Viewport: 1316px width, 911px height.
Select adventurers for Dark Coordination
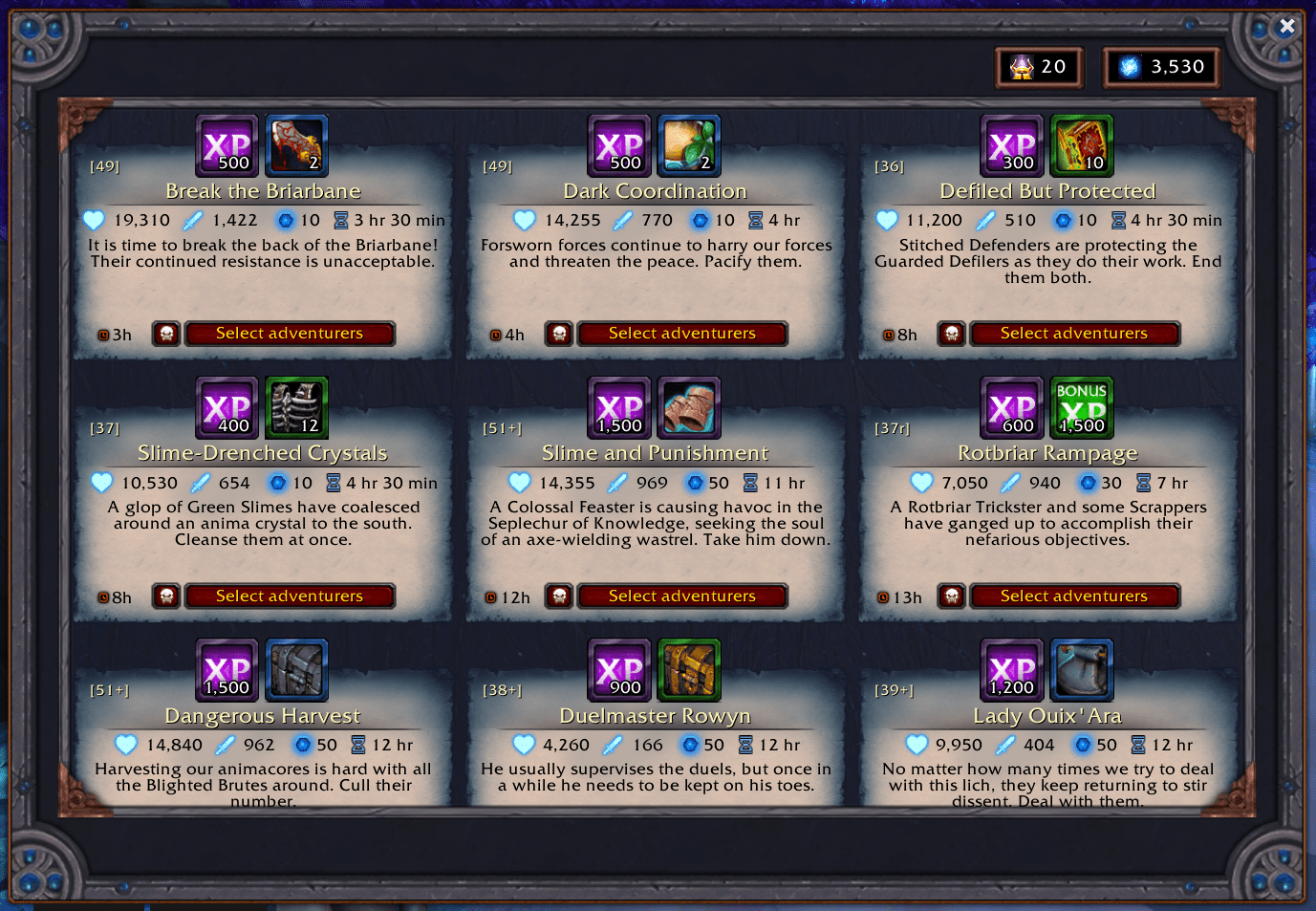pos(682,334)
